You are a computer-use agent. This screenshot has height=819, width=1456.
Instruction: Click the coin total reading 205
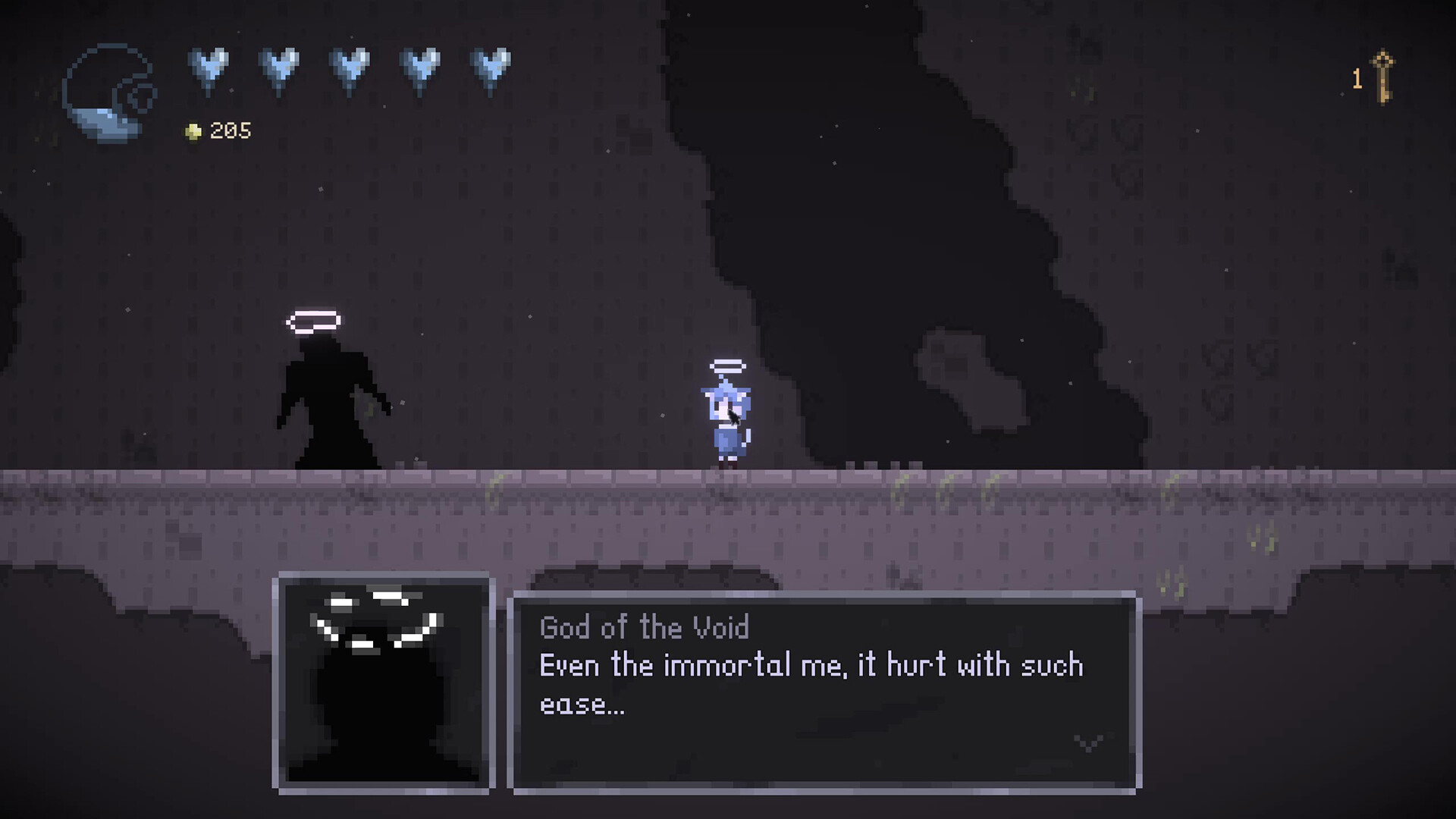tap(227, 130)
